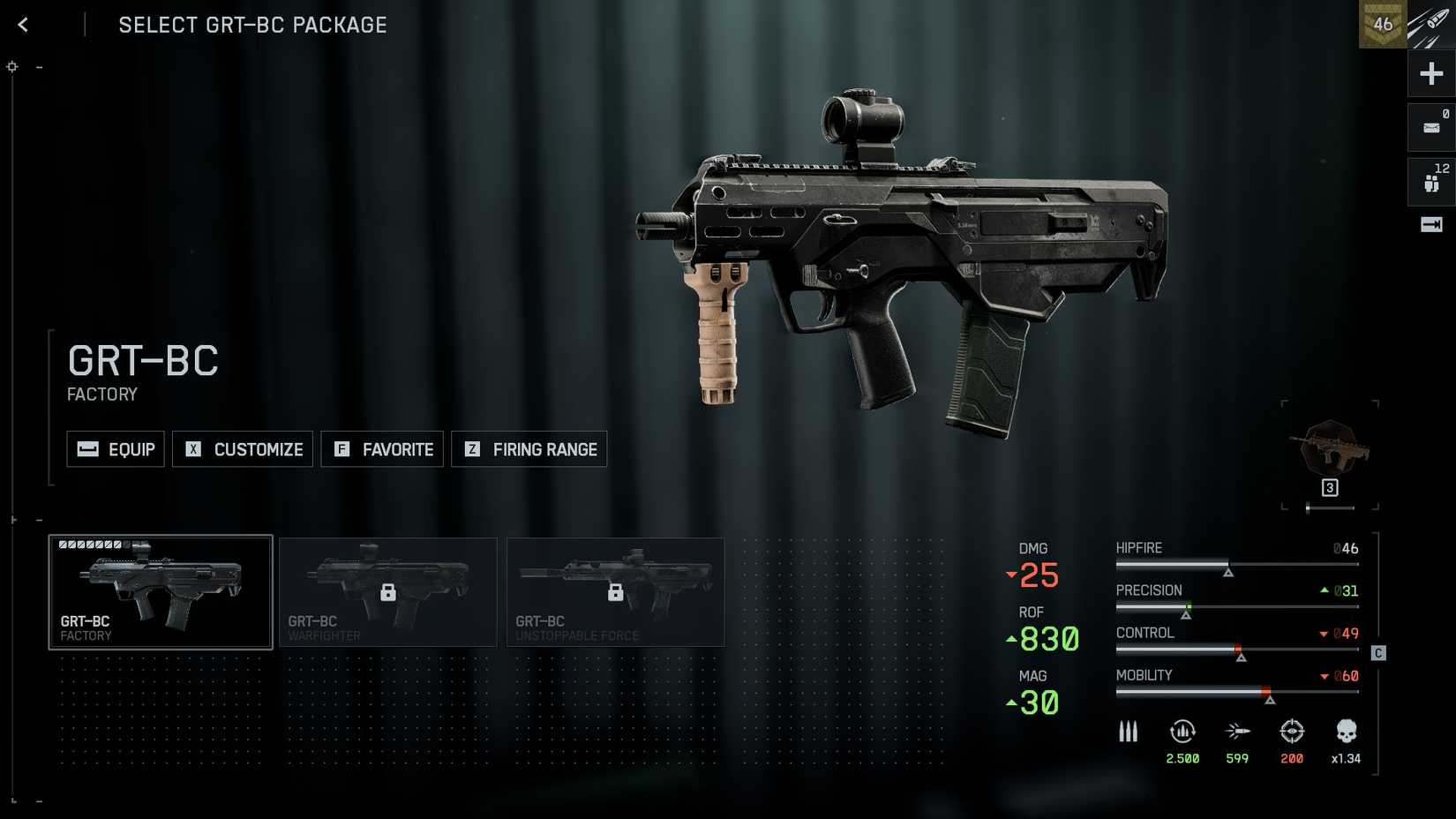Screen dimensions: 1456x819
Task: Click the exit arrow icon on right sidebar
Action: [x=1431, y=225]
